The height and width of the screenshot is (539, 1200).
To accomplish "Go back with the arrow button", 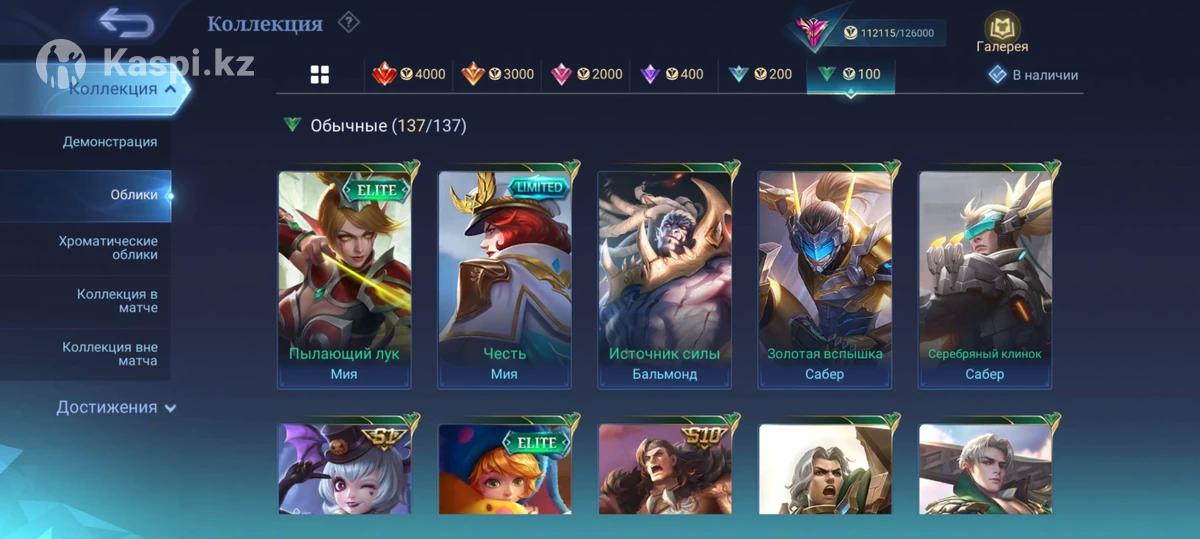I will [x=127, y=22].
